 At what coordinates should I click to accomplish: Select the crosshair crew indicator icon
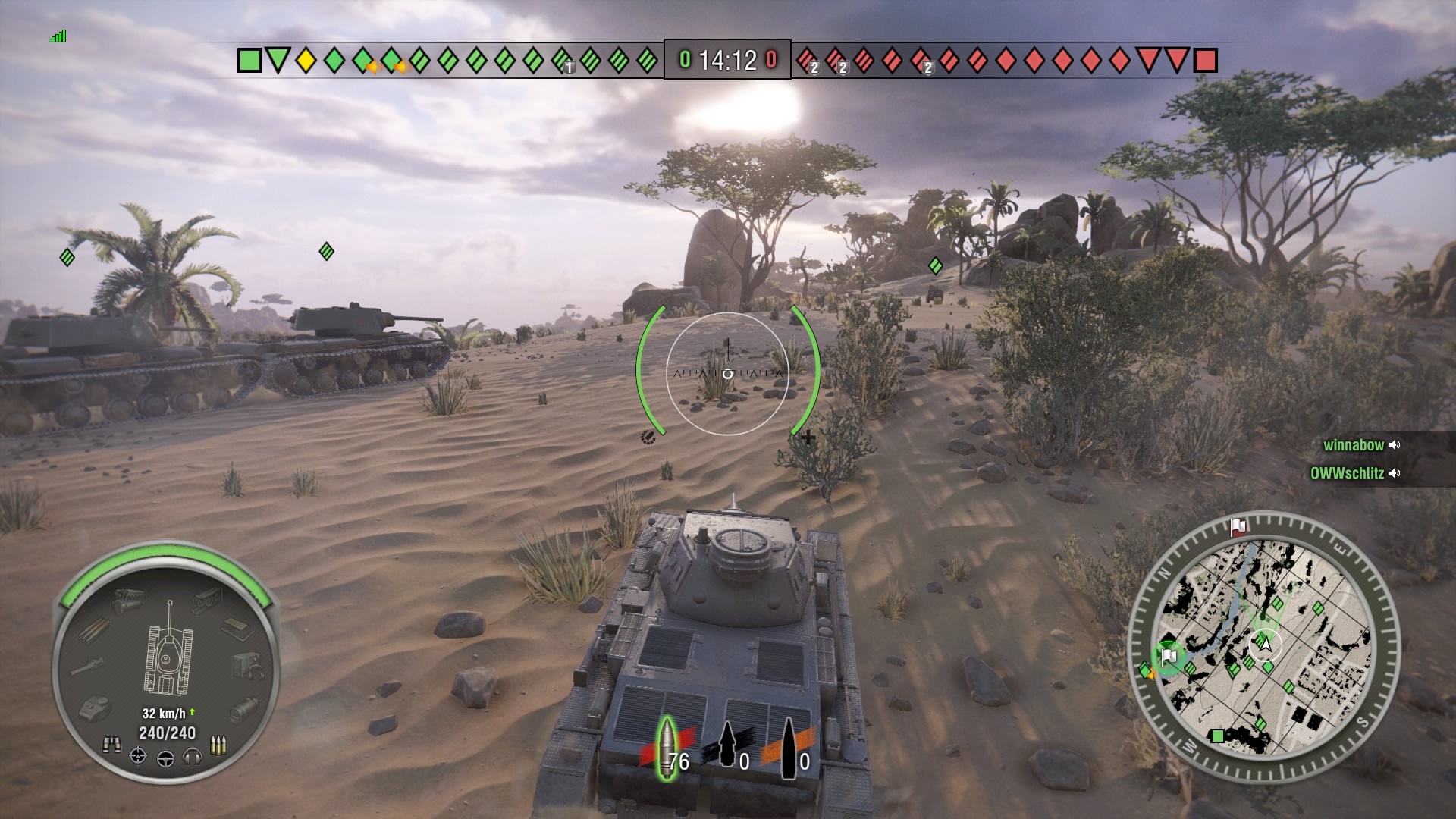coord(138,756)
